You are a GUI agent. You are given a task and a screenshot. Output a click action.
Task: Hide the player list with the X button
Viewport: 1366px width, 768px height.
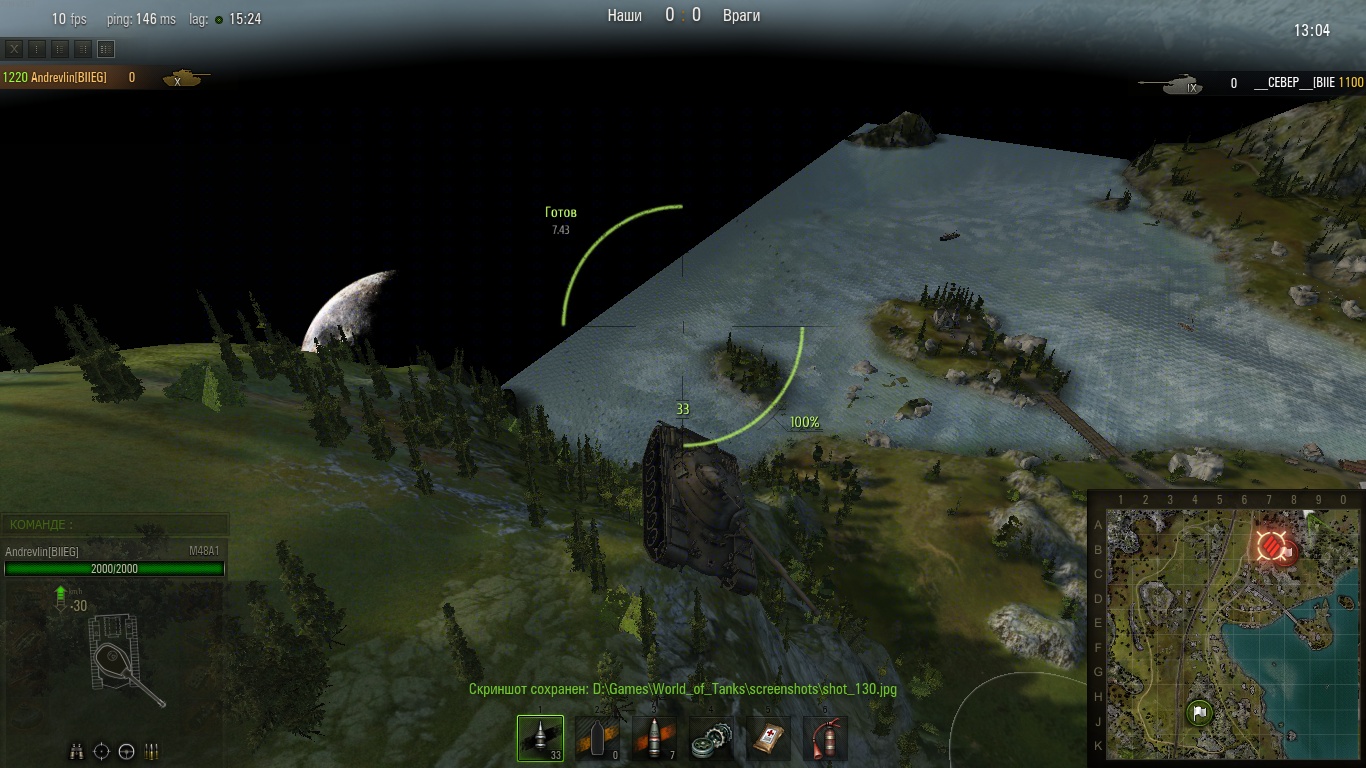point(14,48)
